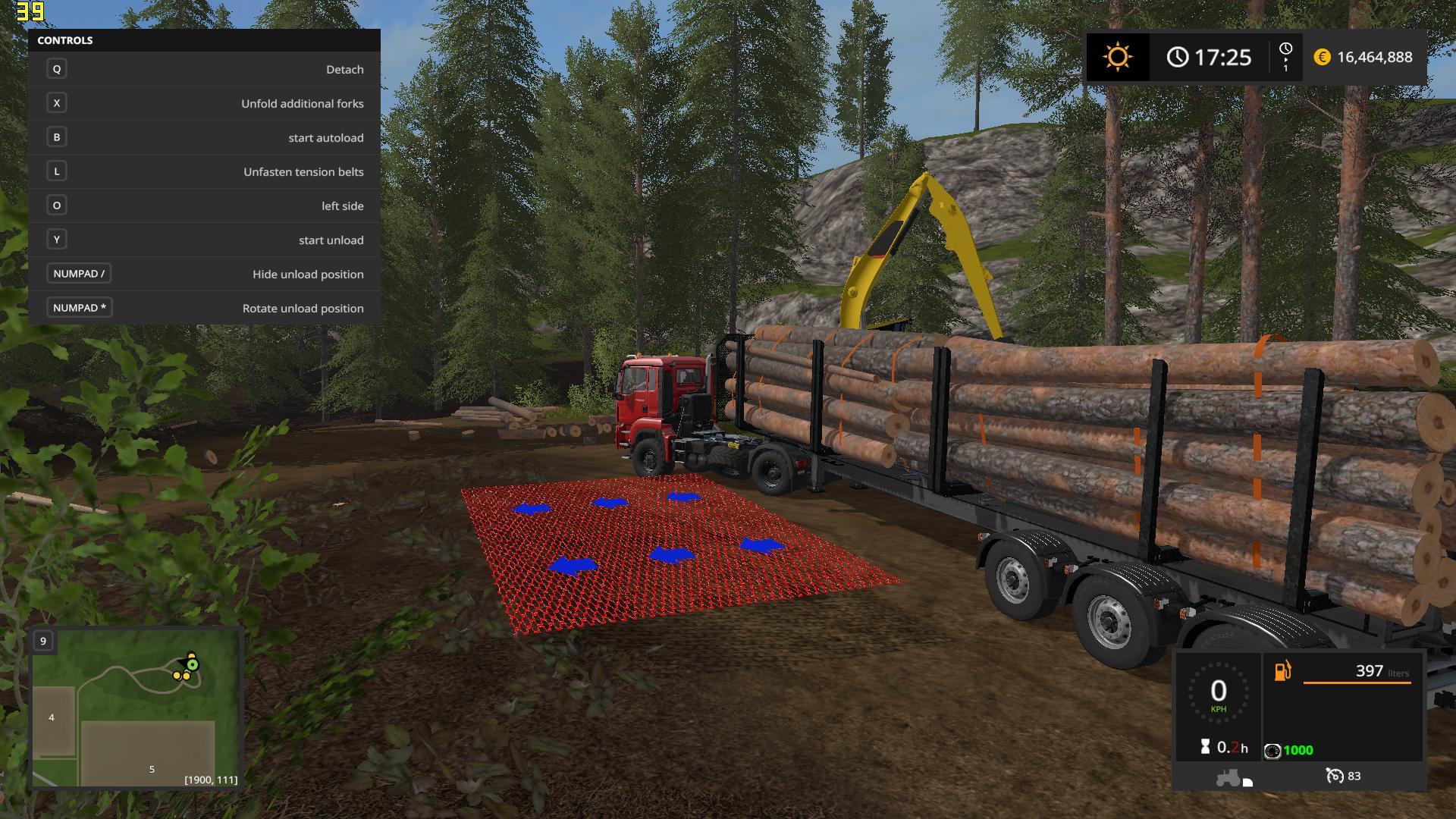Click the sun weather icon
Screen dimensions: 1456x819
(1118, 57)
